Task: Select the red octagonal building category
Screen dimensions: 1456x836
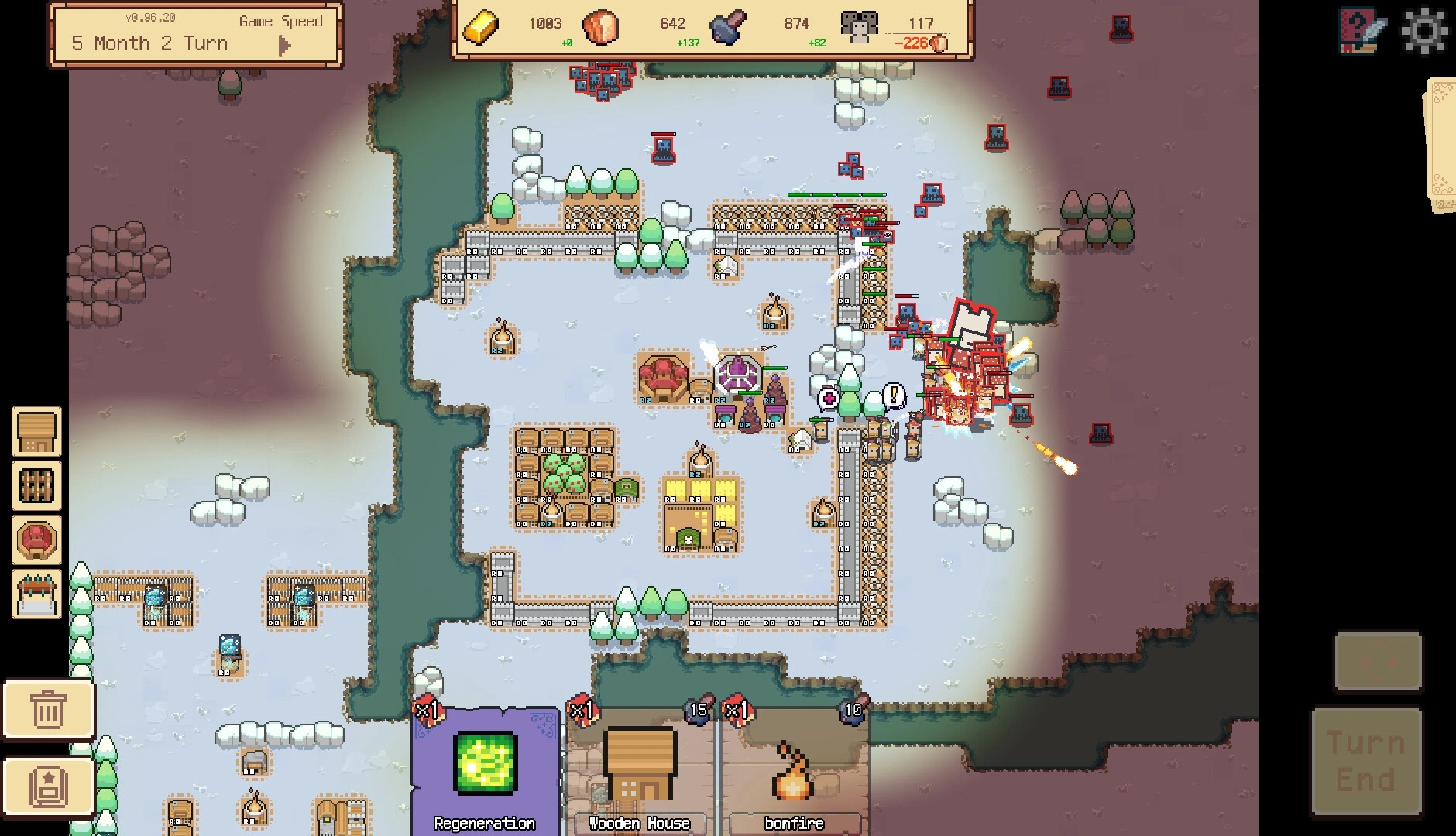Action: click(x=36, y=540)
